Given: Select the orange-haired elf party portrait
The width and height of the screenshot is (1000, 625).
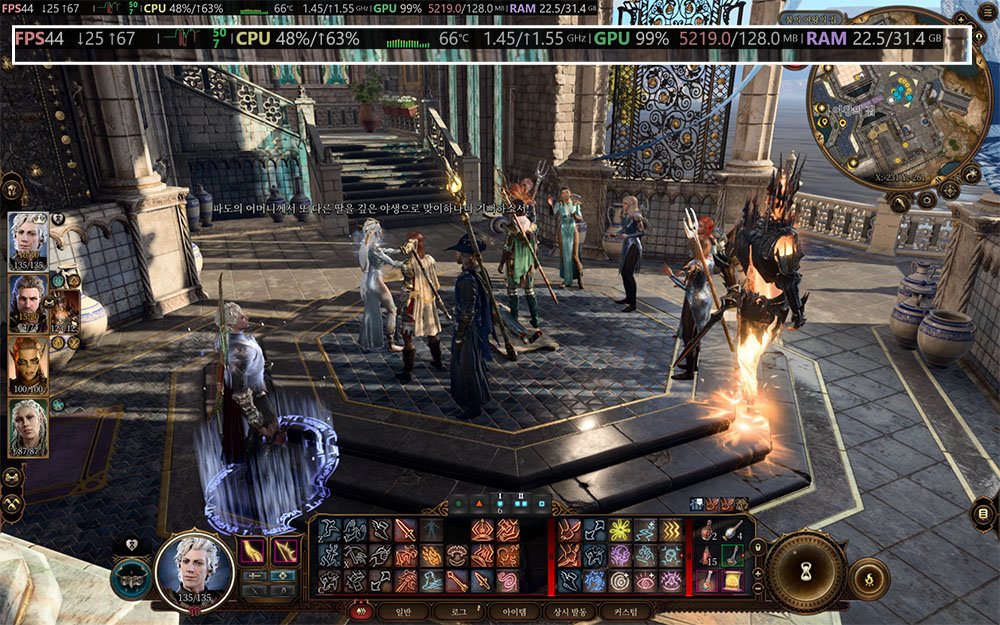Looking at the screenshot, I should [x=28, y=365].
